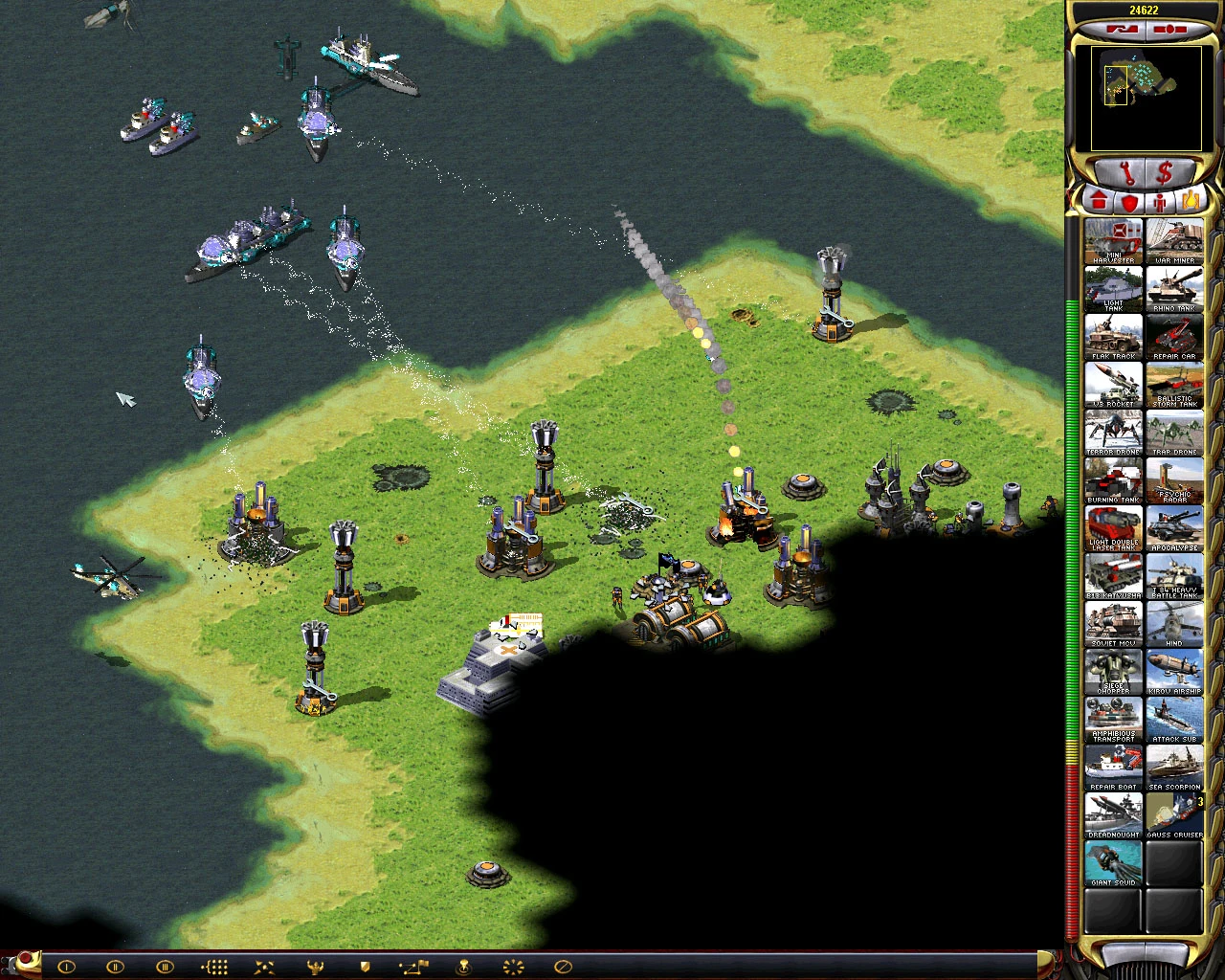This screenshot has height=980, width=1225.
Task: Build a Soviet MCV
Action: (x=1112, y=625)
